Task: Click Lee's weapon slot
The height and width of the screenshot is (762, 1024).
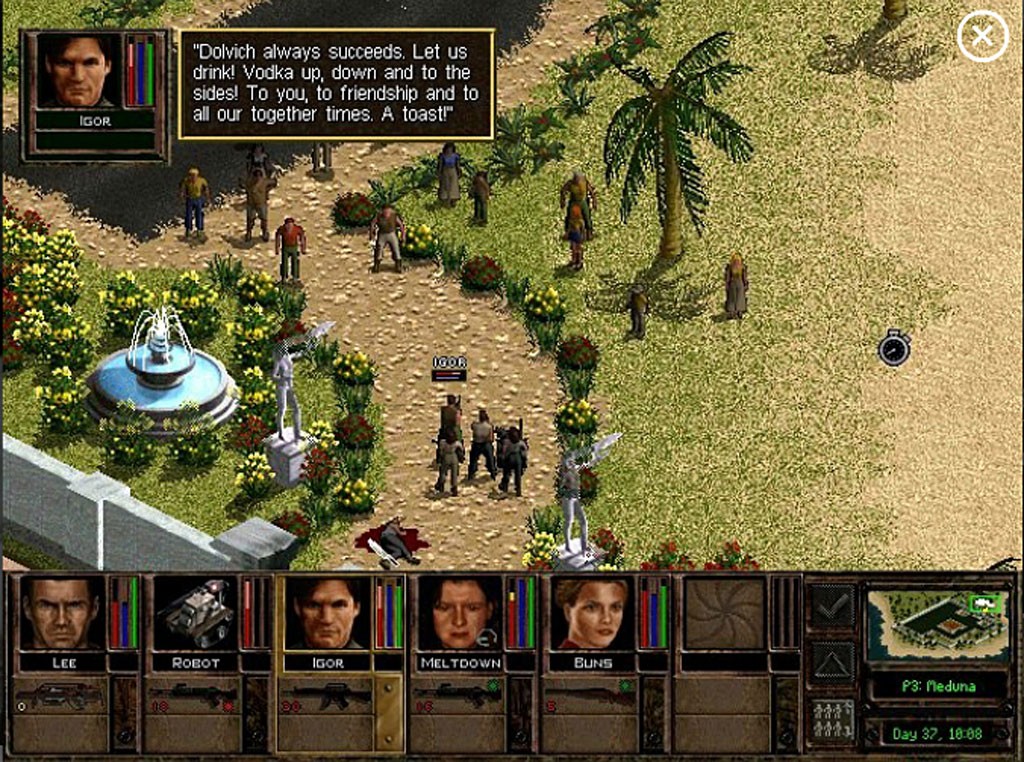Action: coord(60,696)
